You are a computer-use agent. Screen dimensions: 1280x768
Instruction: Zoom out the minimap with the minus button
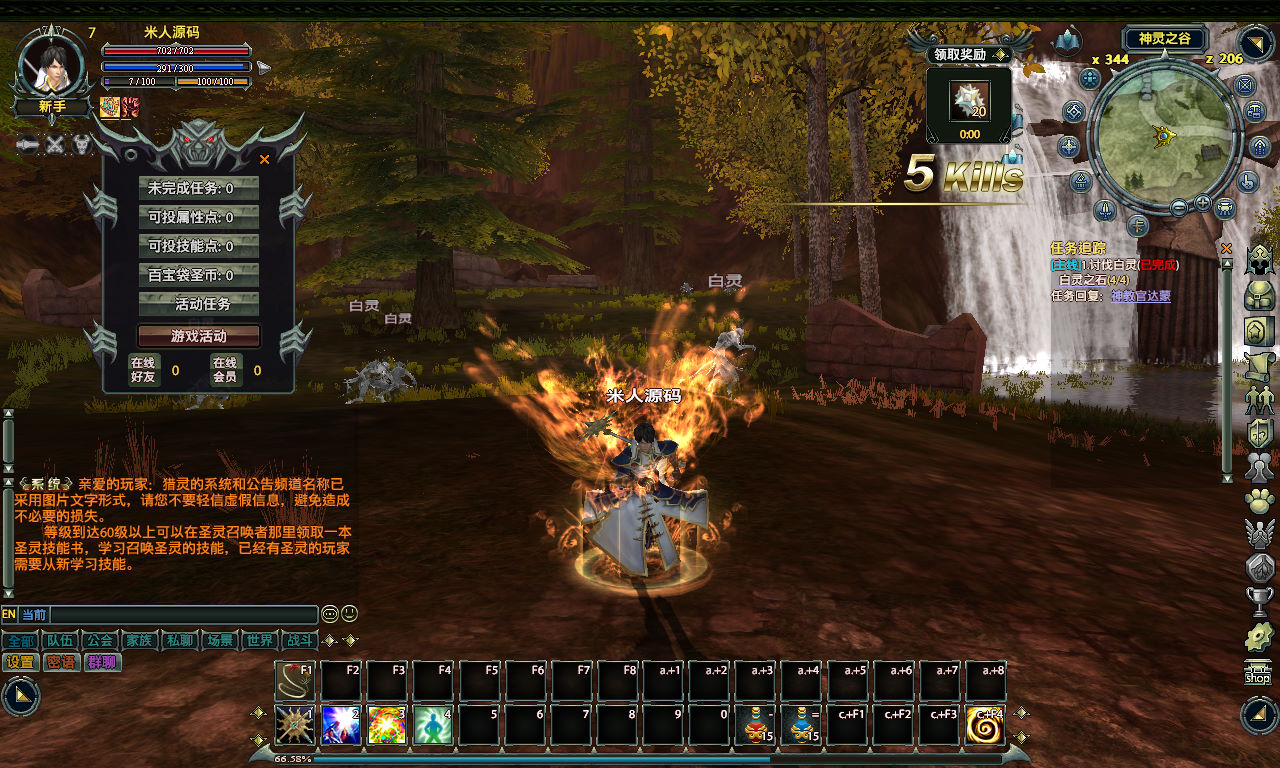1179,208
